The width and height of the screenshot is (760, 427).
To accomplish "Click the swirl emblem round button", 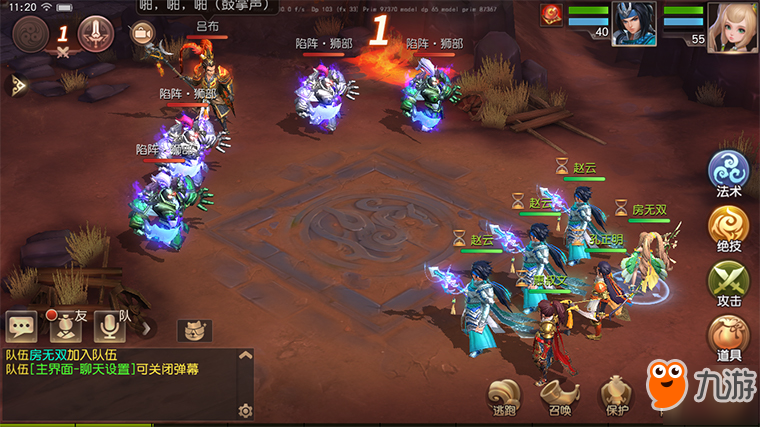I will (x=32, y=34).
